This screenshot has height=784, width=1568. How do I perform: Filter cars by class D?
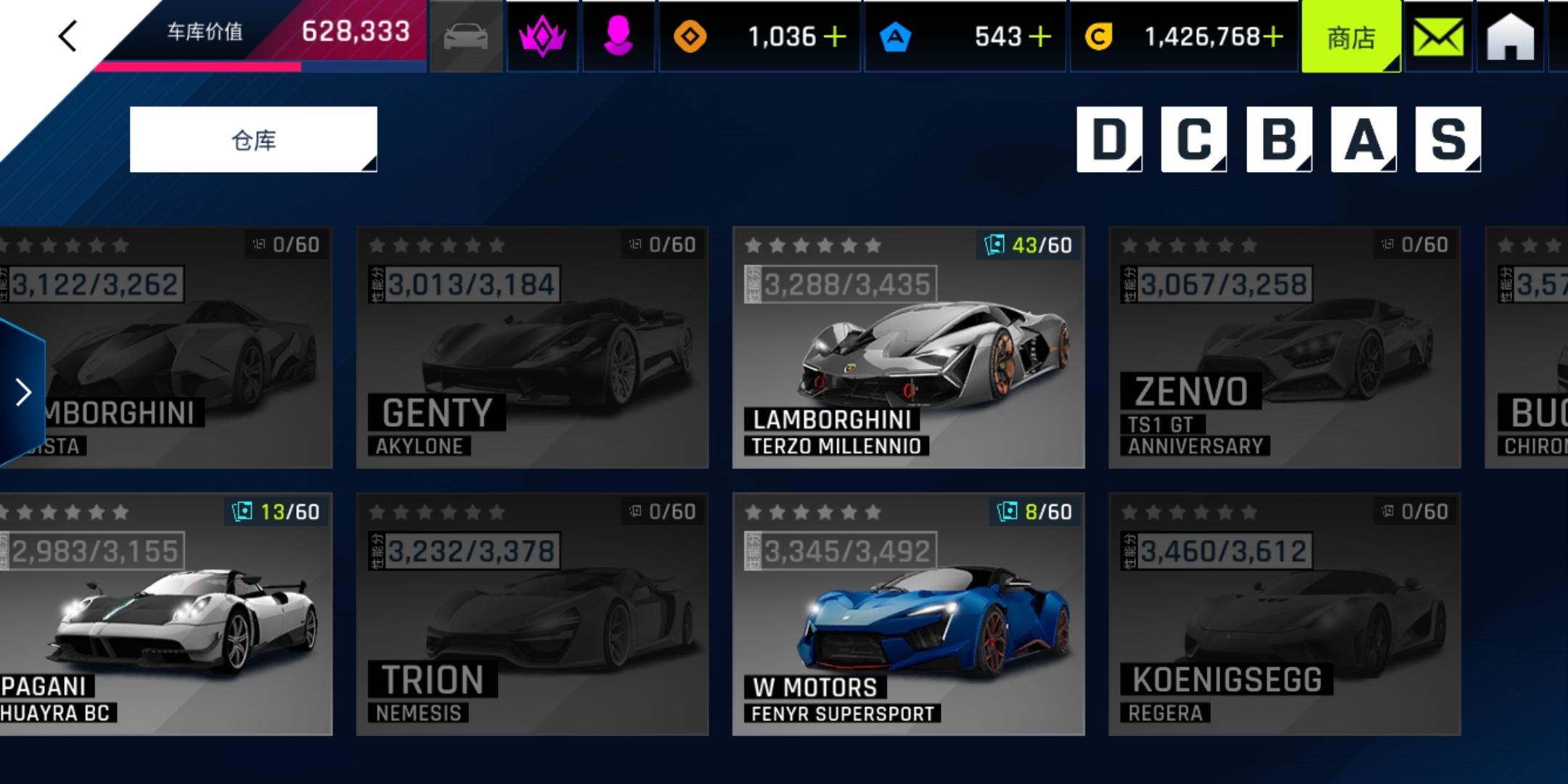pos(1108,139)
